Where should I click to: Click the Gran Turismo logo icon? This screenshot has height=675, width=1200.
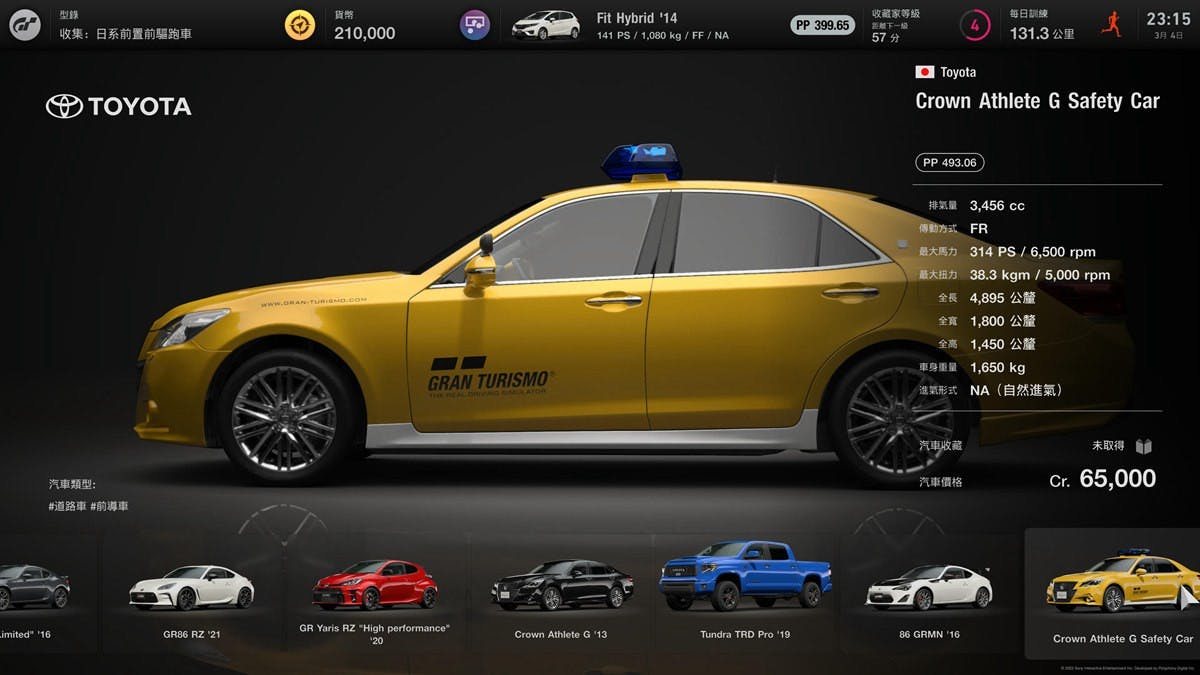click(x=24, y=24)
